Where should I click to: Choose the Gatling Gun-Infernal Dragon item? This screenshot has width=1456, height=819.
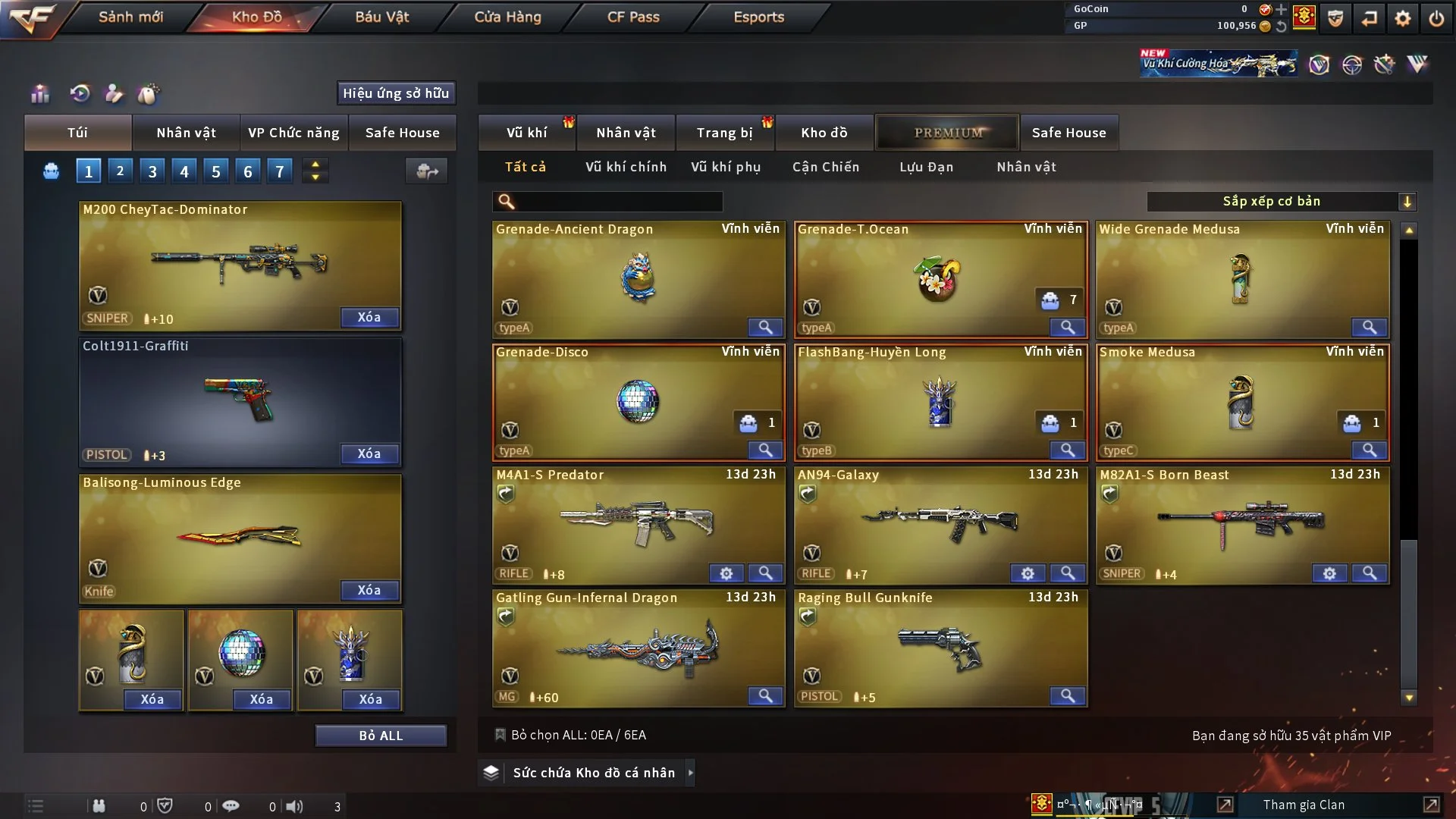[638, 648]
